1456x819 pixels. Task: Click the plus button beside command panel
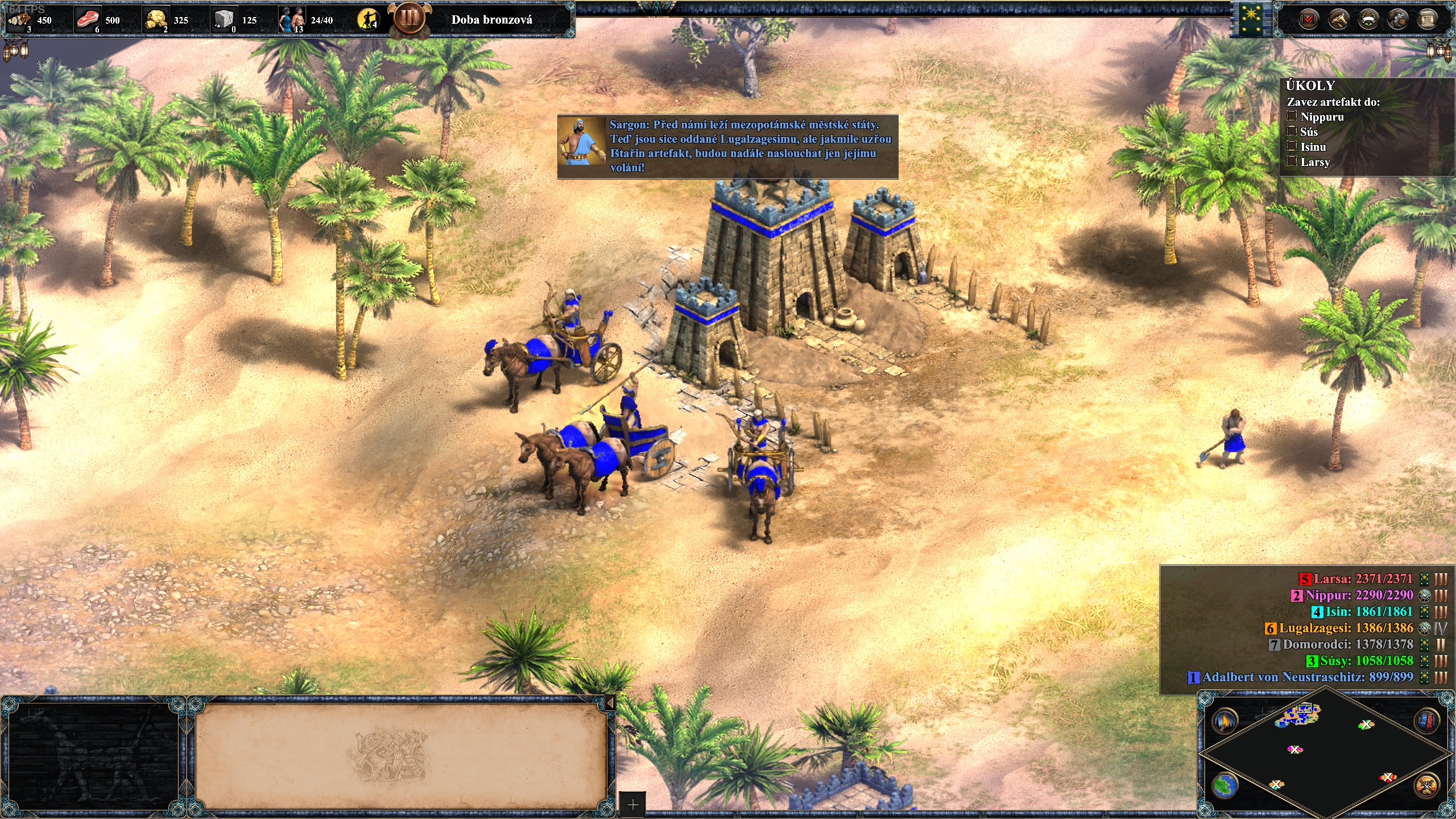(632, 805)
